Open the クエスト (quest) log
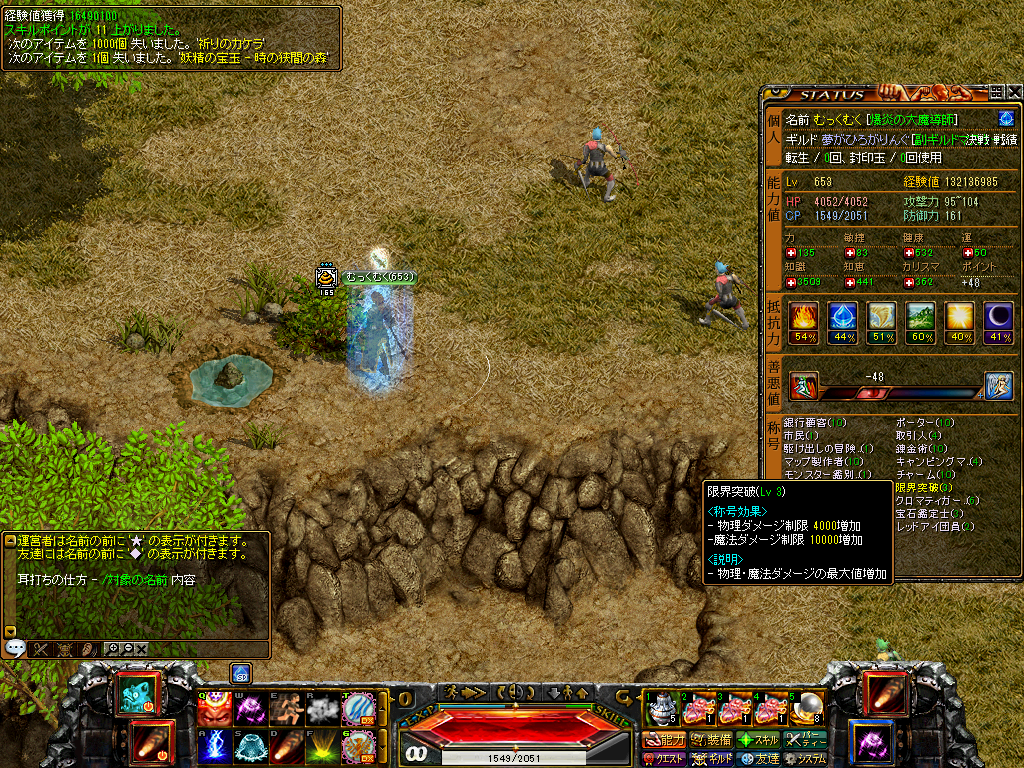 [666, 759]
